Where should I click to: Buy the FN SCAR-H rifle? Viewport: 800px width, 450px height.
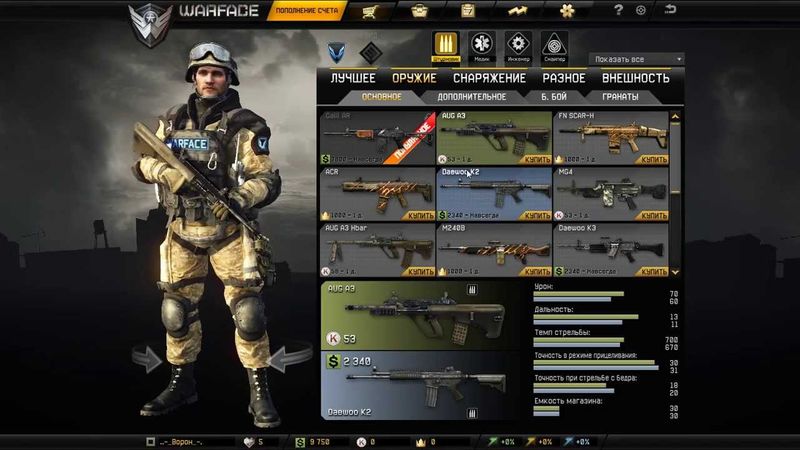click(654, 159)
